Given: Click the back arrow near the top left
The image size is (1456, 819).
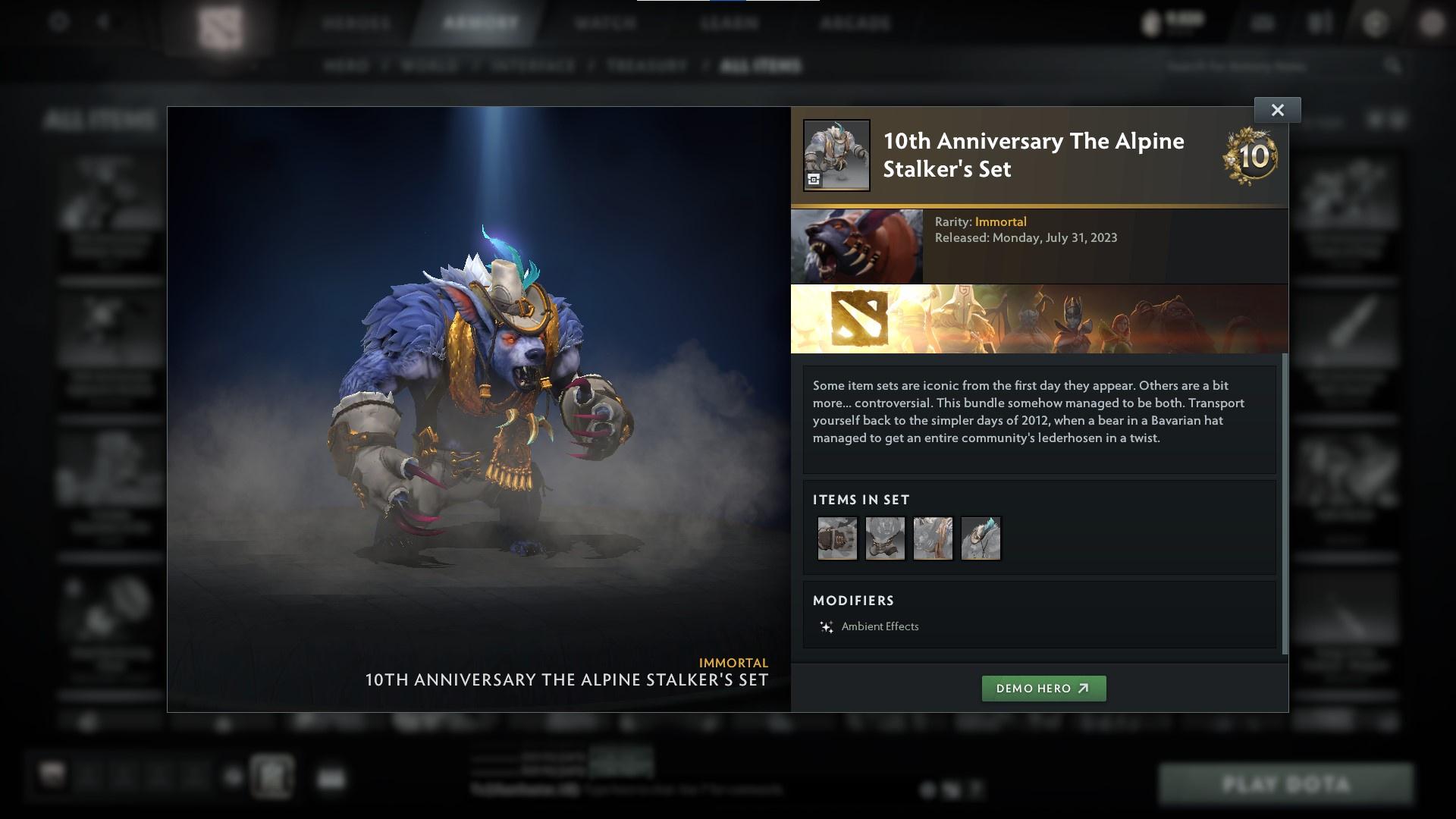Looking at the screenshot, I should pyautogui.click(x=102, y=23).
